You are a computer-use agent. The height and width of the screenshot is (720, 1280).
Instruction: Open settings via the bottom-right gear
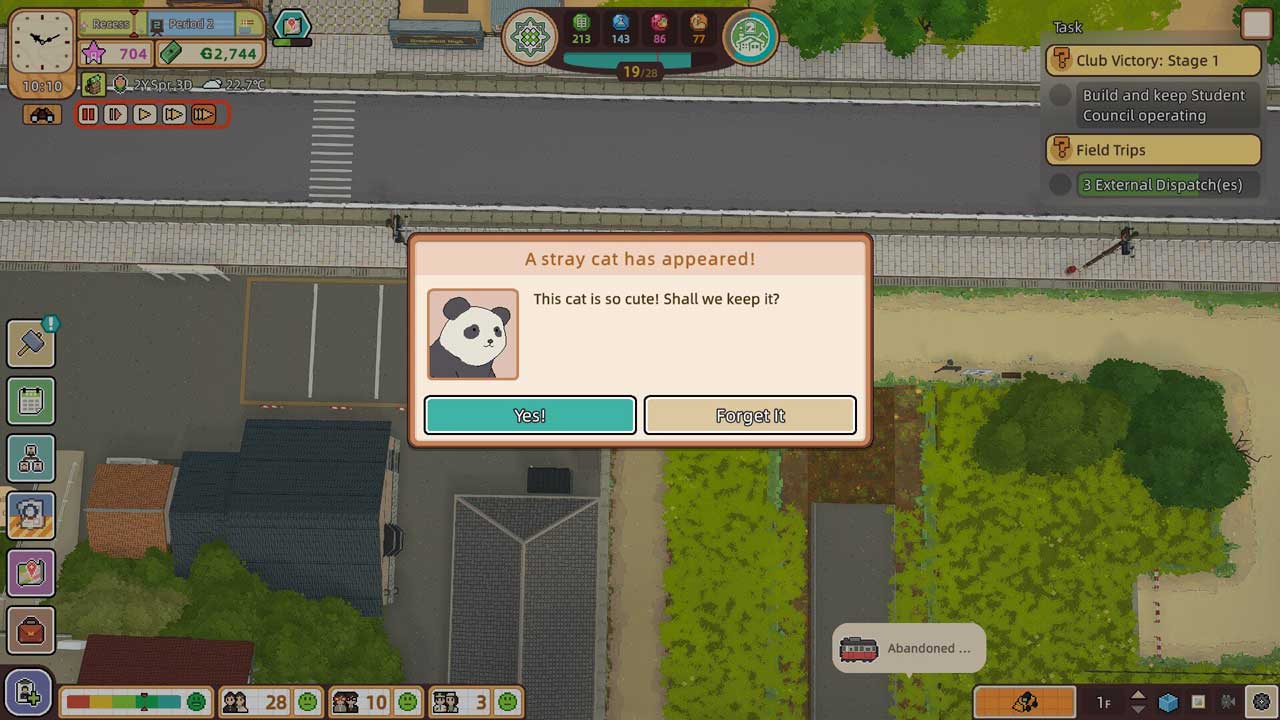click(x=1261, y=702)
